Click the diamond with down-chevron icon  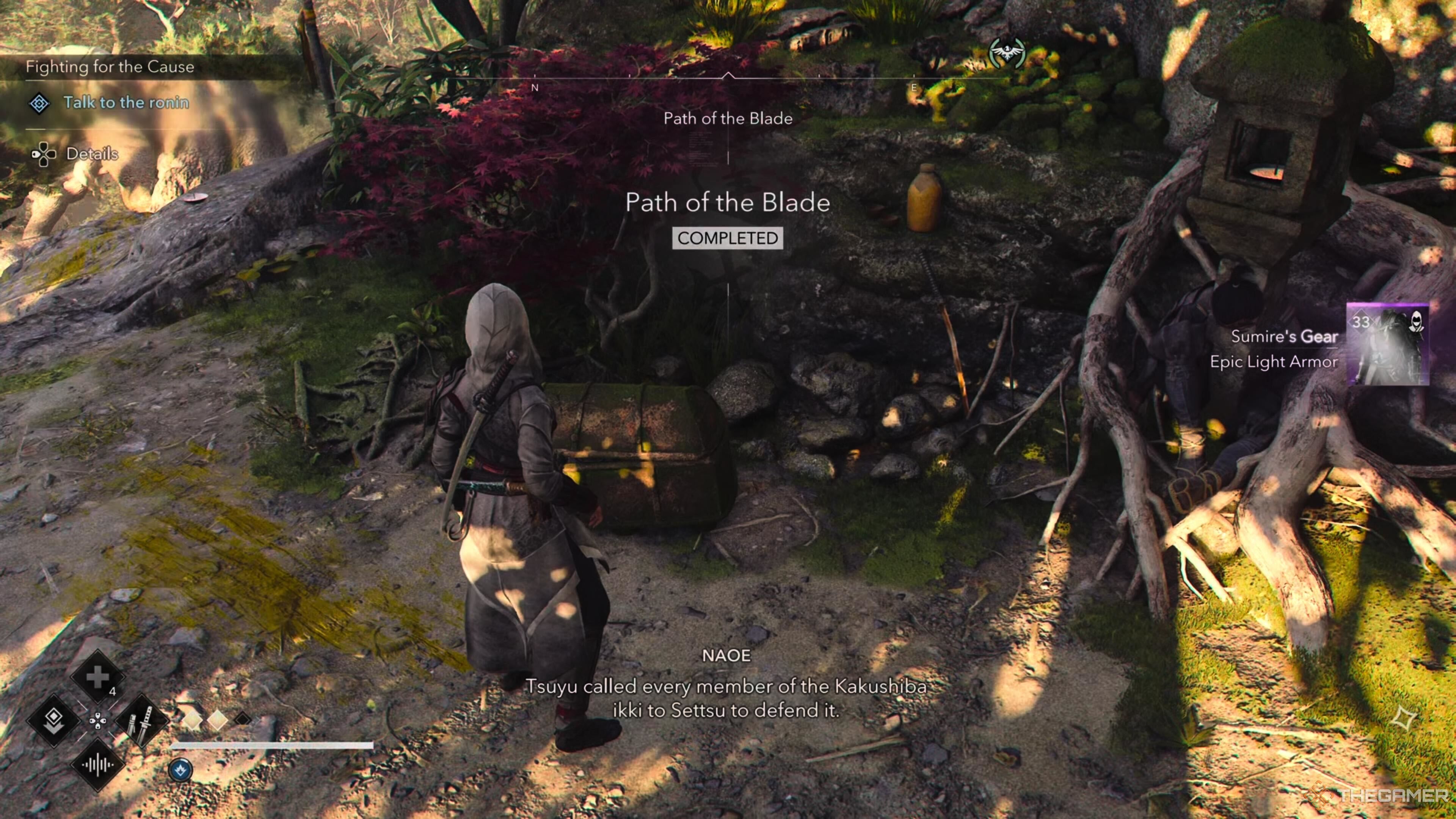[x=54, y=721]
